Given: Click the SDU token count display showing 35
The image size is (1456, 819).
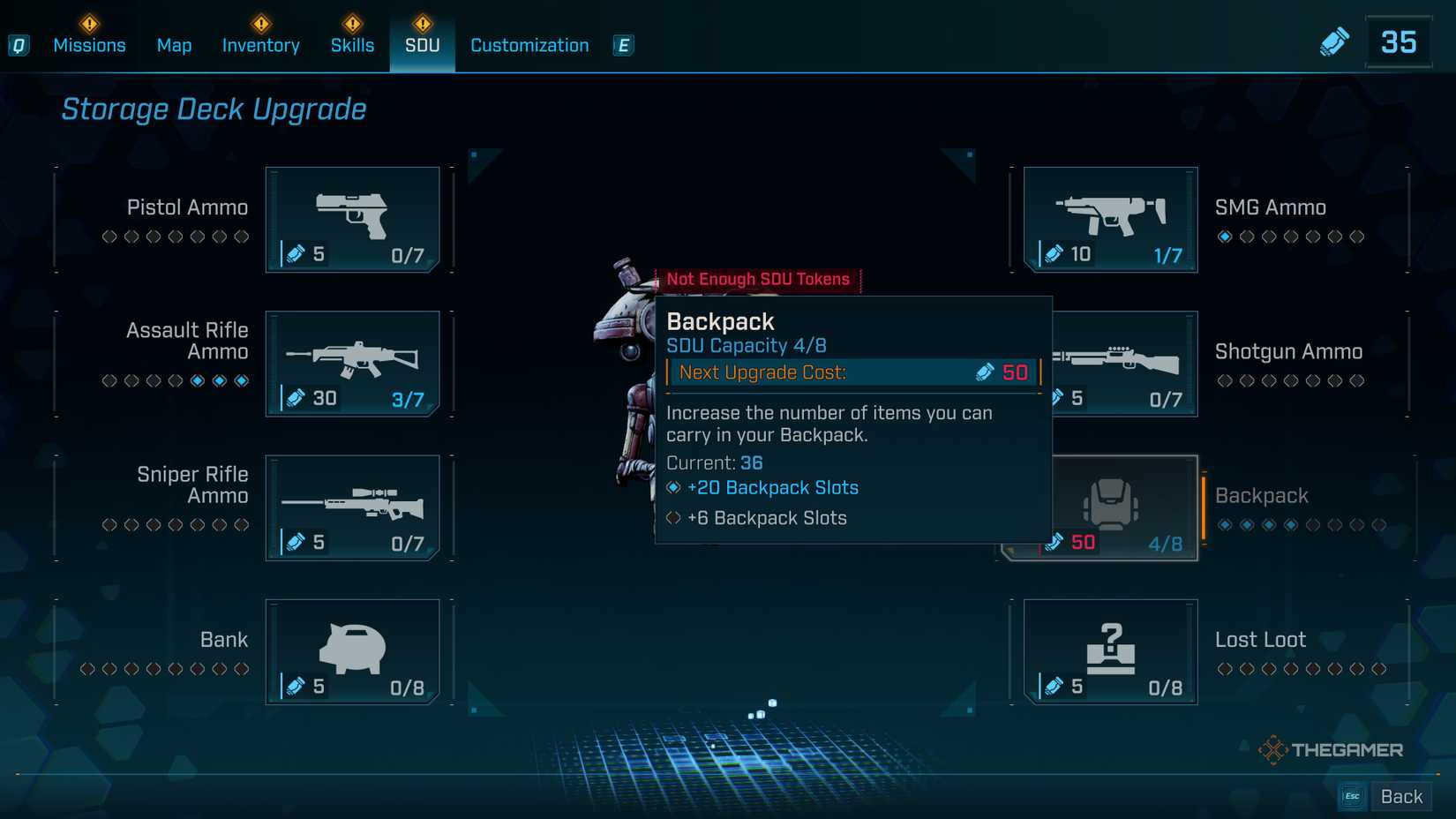Looking at the screenshot, I should pyautogui.click(x=1399, y=41).
